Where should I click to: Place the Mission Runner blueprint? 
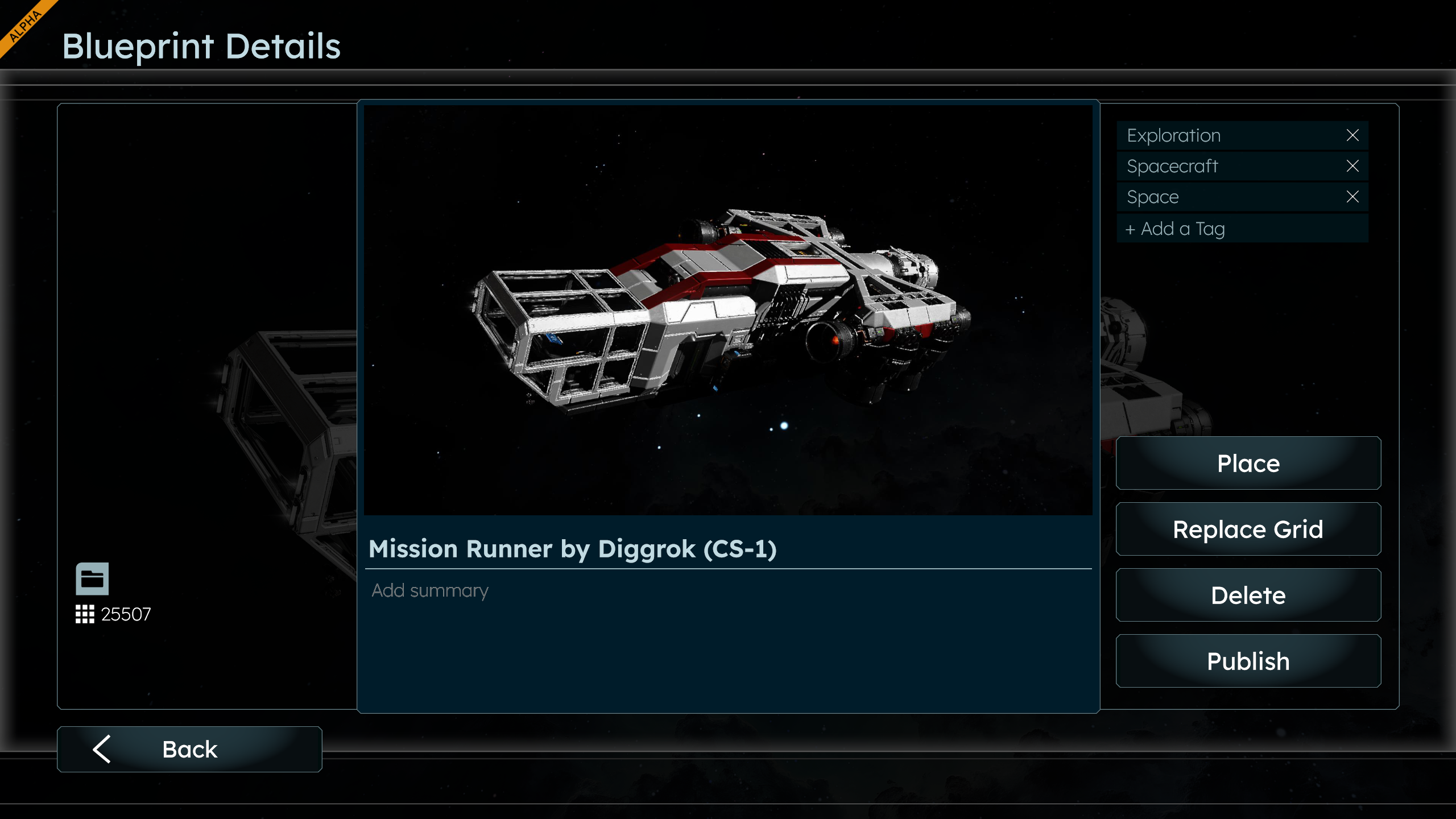click(x=1248, y=463)
